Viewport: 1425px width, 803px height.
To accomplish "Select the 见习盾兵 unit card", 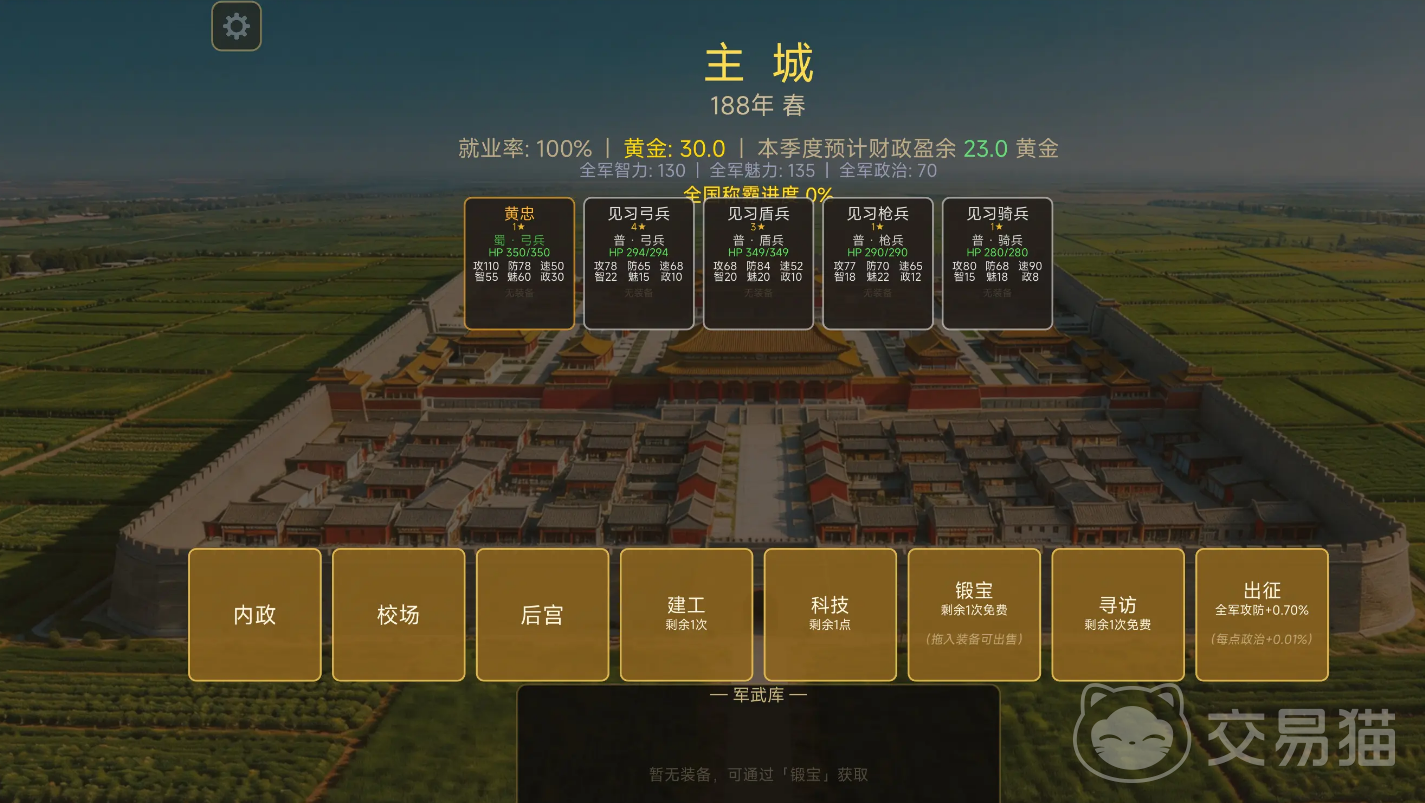I will tap(757, 263).
